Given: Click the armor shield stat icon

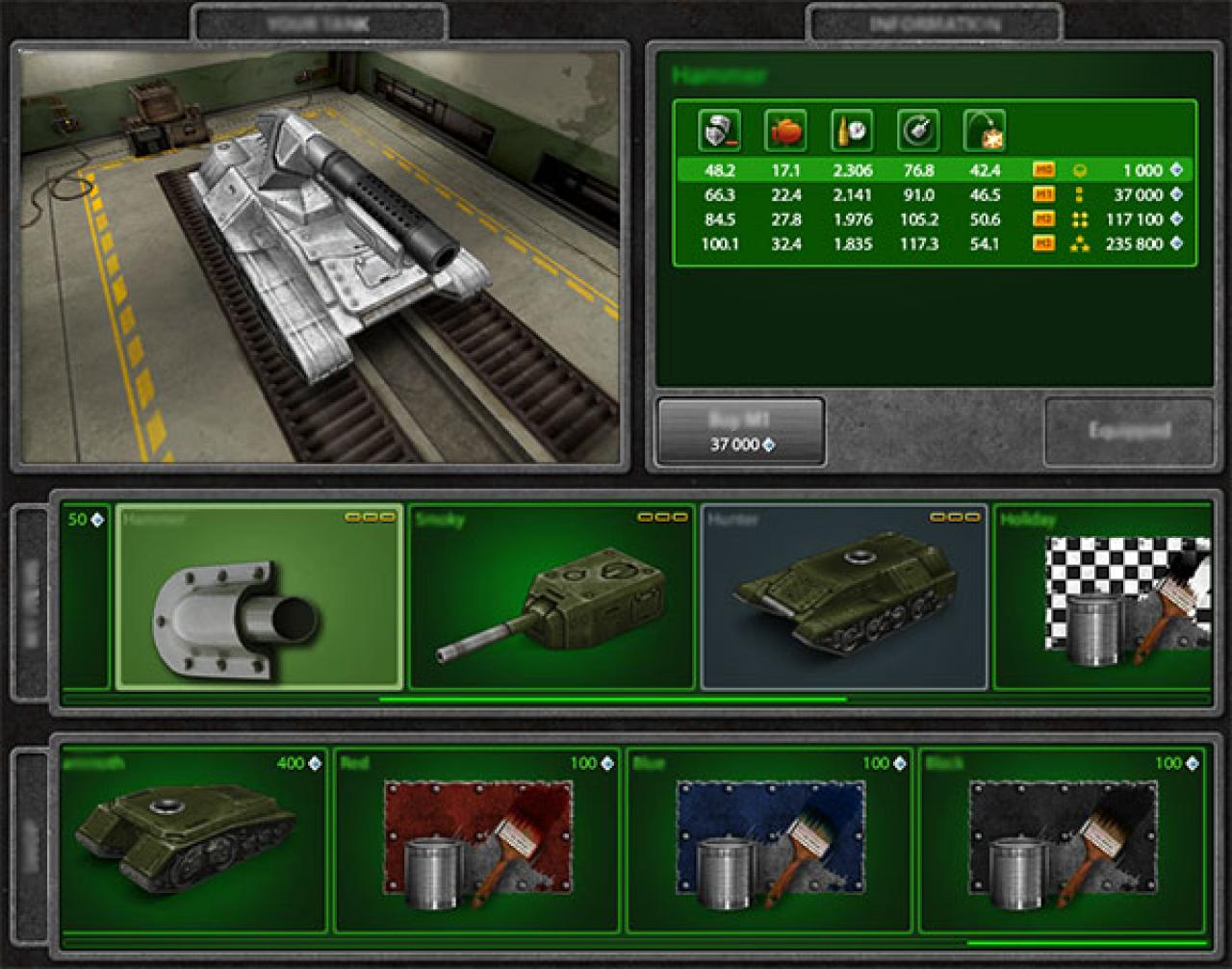Looking at the screenshot, I should 719,130.
